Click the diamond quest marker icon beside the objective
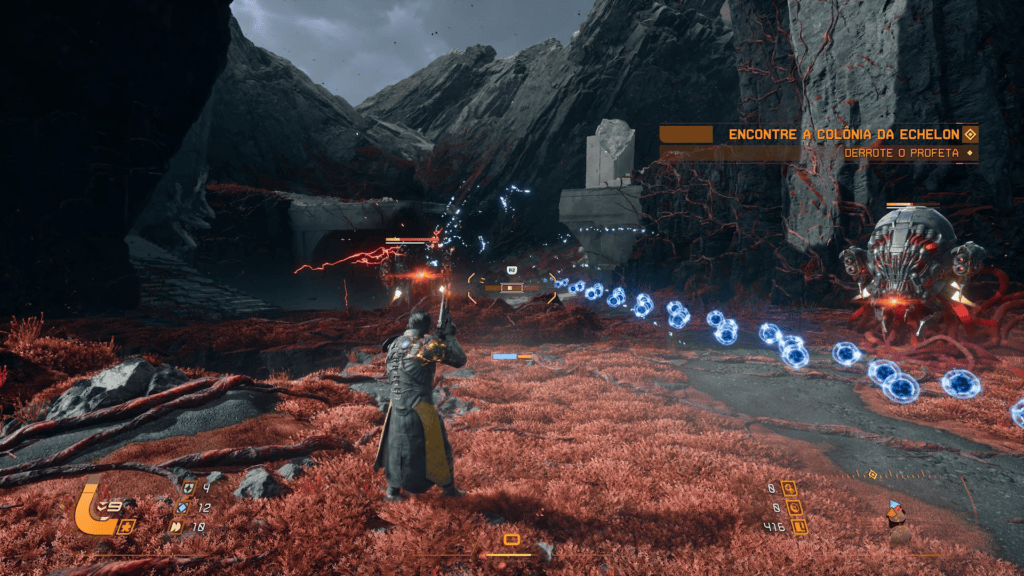The height and width of the screenshot is (576, 1024). [x=968, y=134]
